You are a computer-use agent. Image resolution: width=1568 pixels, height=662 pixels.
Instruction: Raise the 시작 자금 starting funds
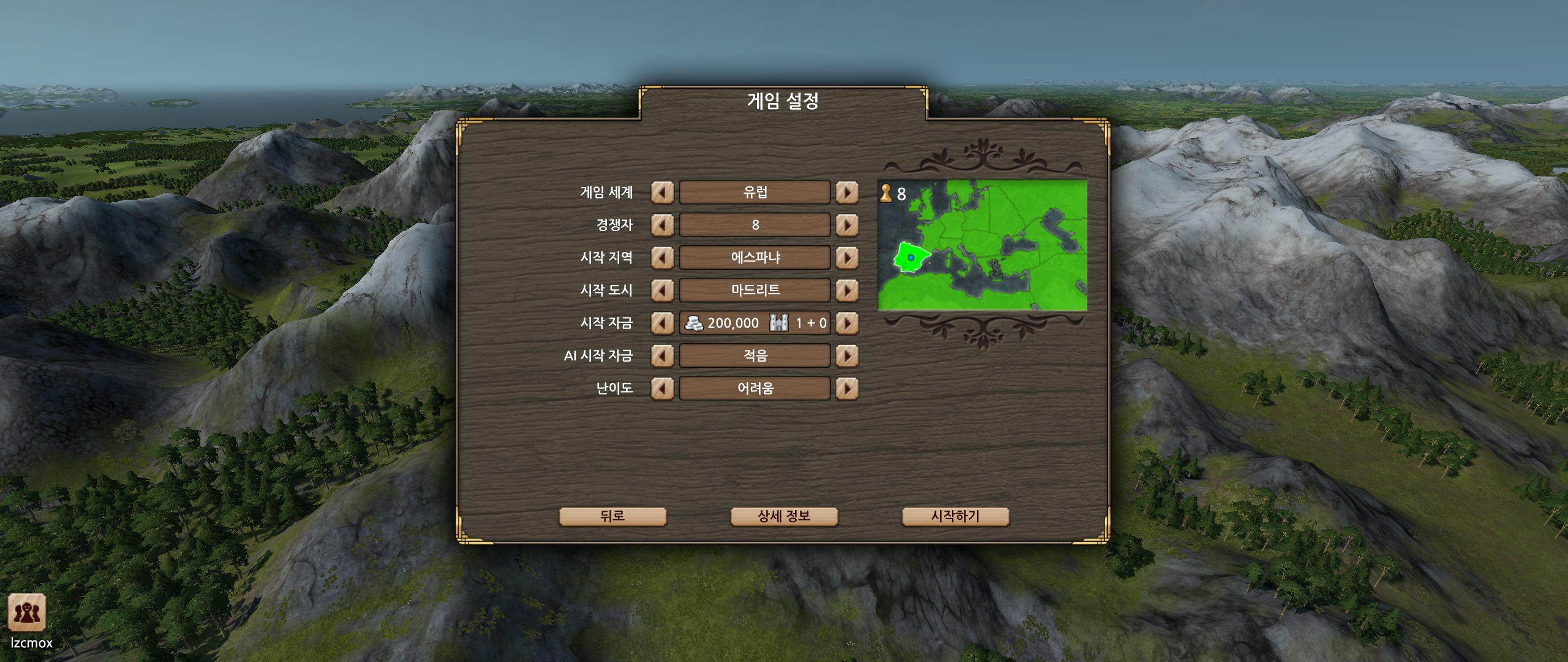[x=847, y=323]
